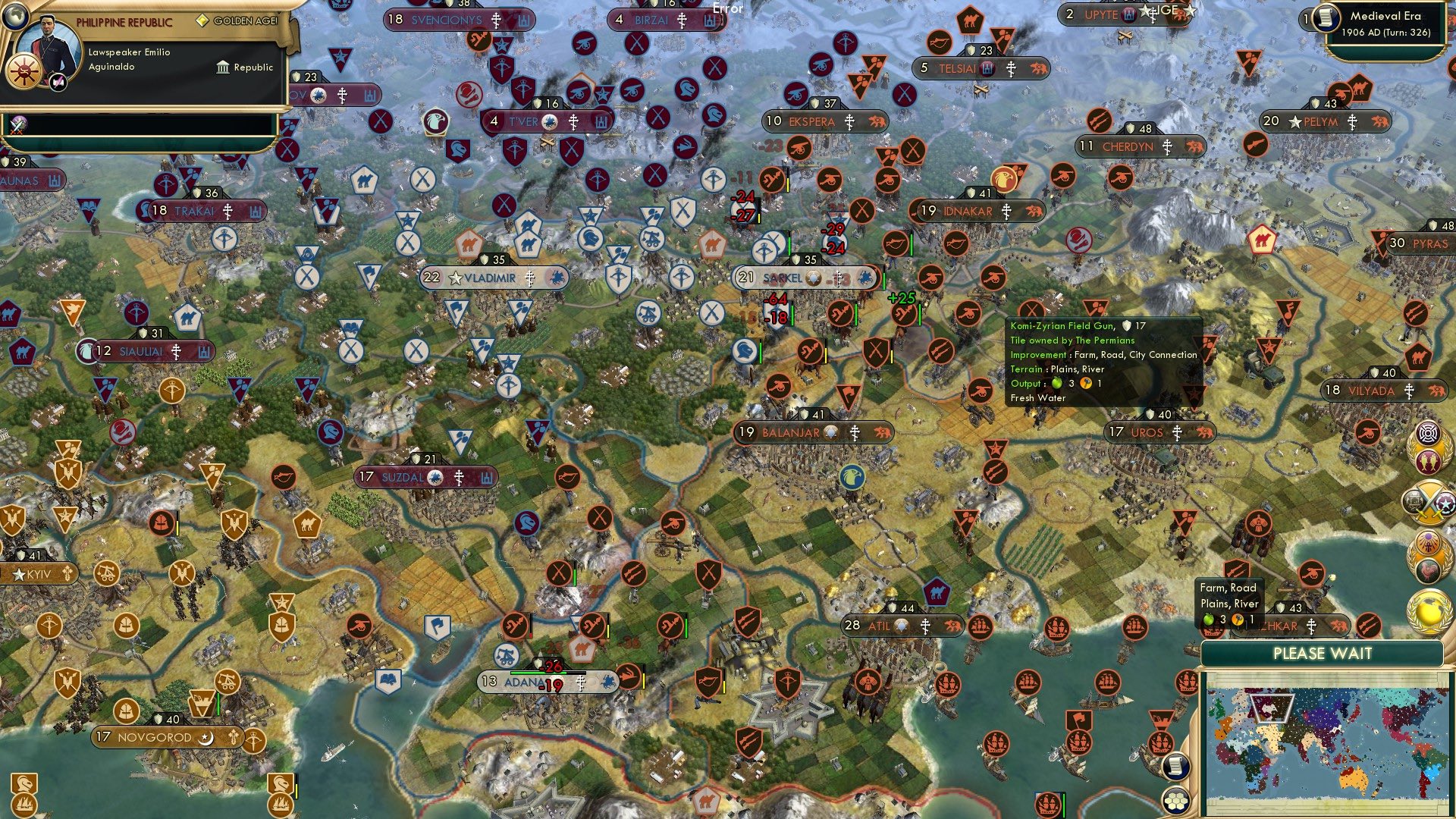Click the Golden Age diamond icon
The height and width of the screenshot is (819, 1456).
click(202, 21)
